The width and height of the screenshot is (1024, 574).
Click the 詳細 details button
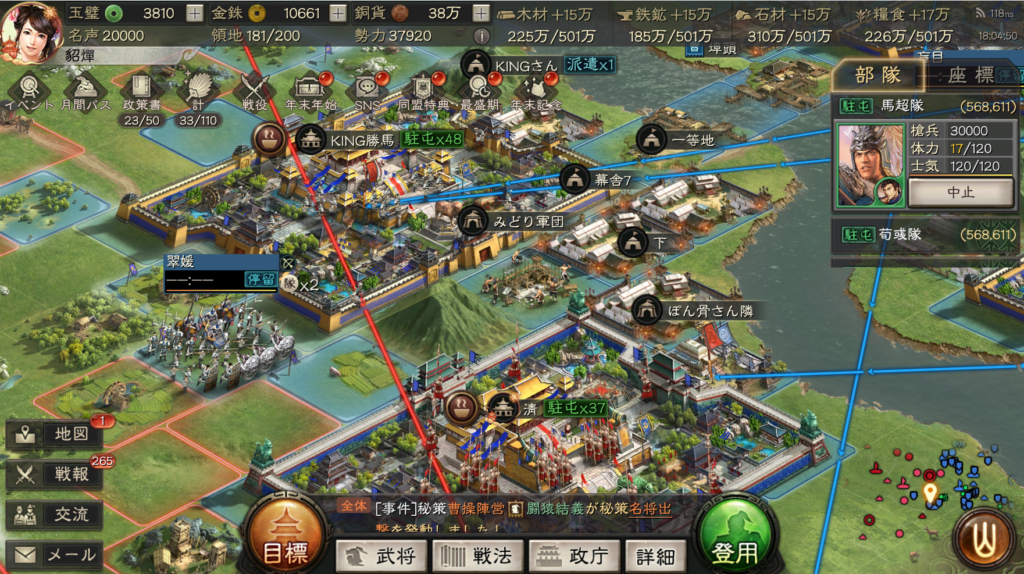(655, 556)
